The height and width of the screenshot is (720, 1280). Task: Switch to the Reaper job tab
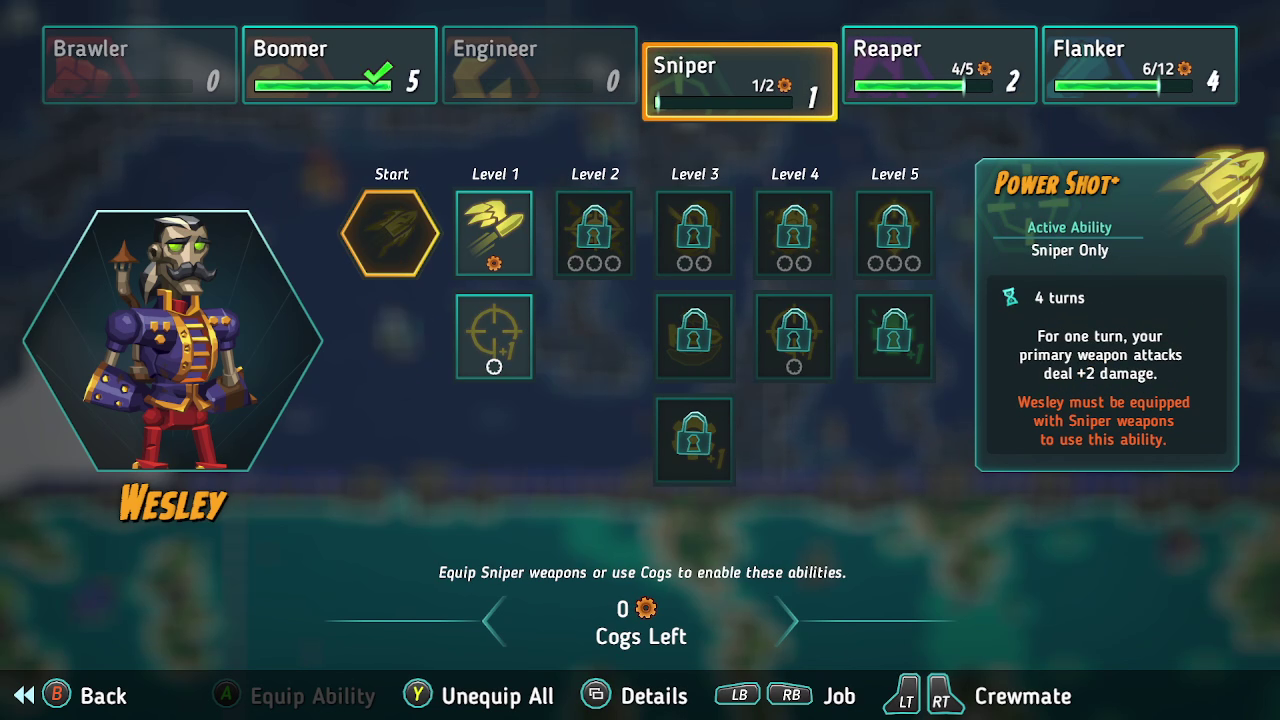938,64
